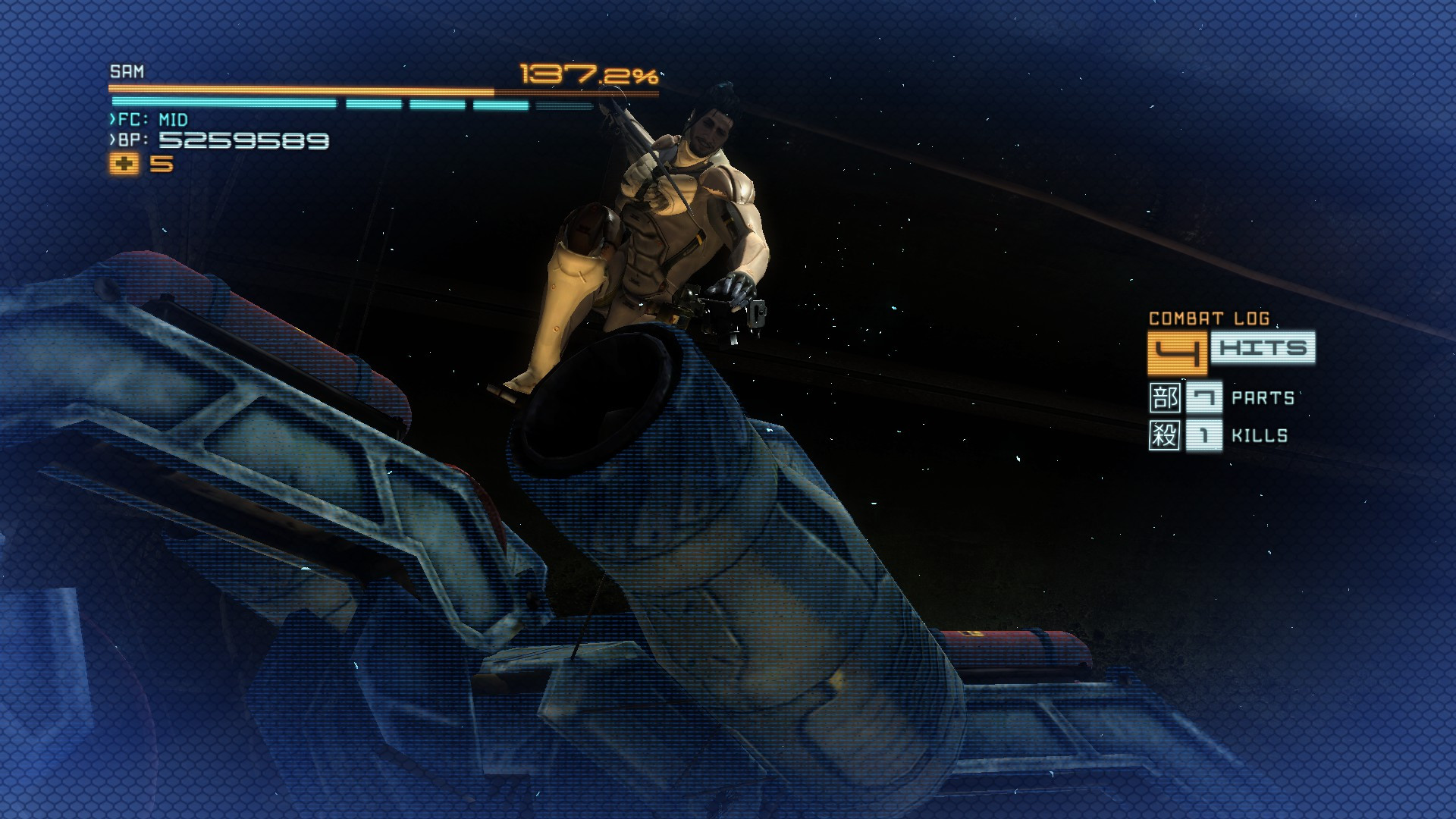Click the 部 kanji icon beside PARTS
Viewport: 1456px width, 819px height.
click(x=1165, y=397)
